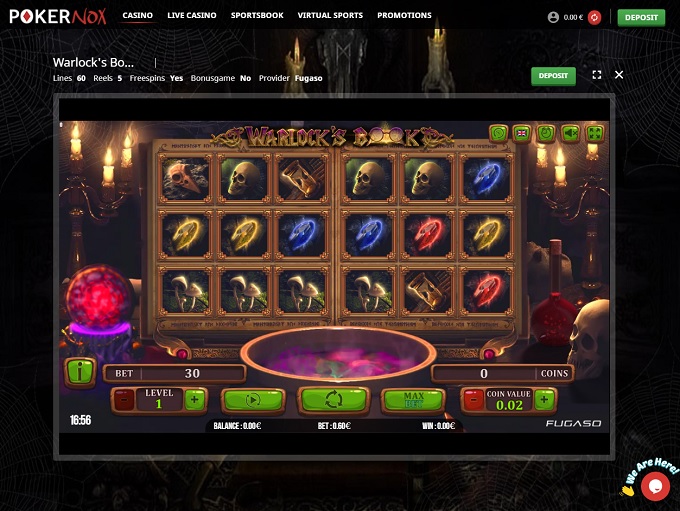
Task: Open the live chat support bubble
Action: coord(656,486)
